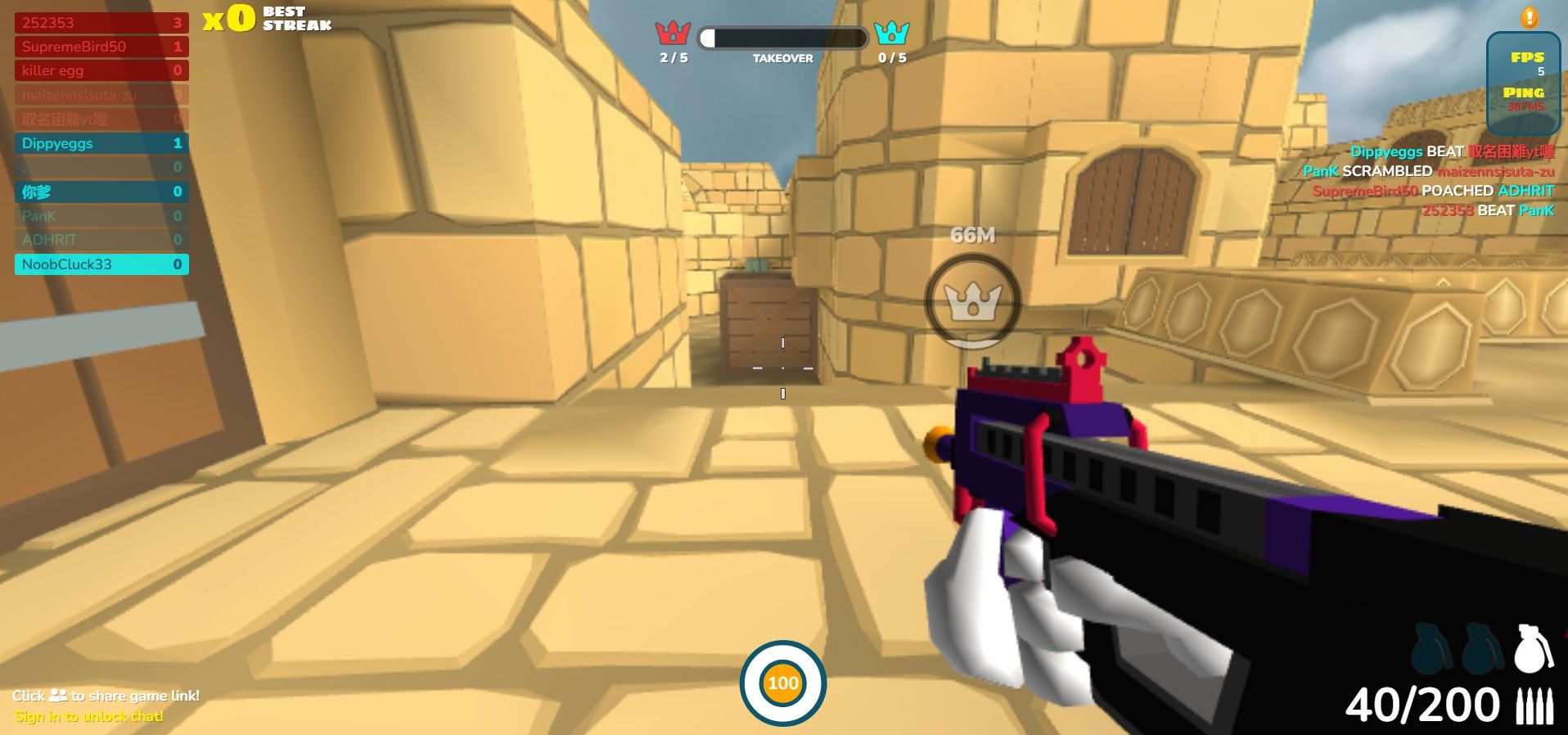Click the ADHRIT row in the scoreboard

click(101, 240)
